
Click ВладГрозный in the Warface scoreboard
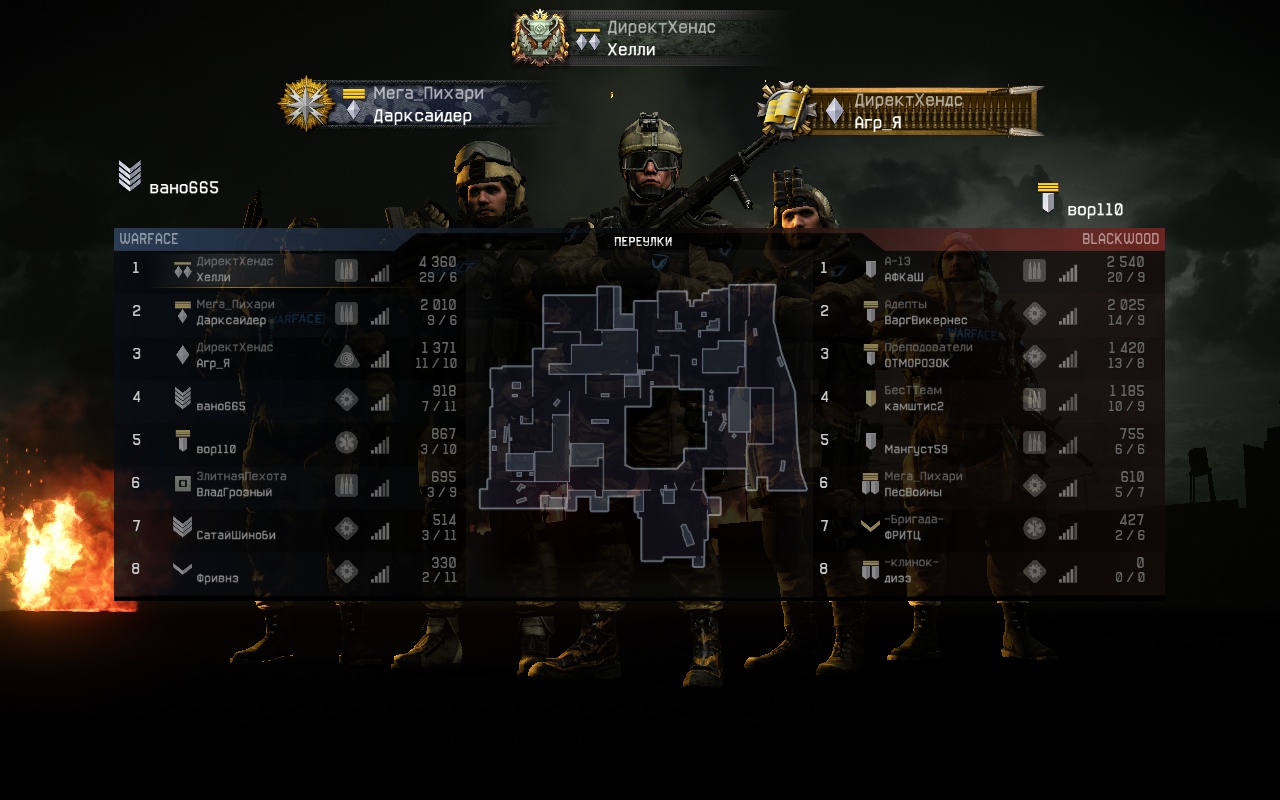click(x=290, y=484)
